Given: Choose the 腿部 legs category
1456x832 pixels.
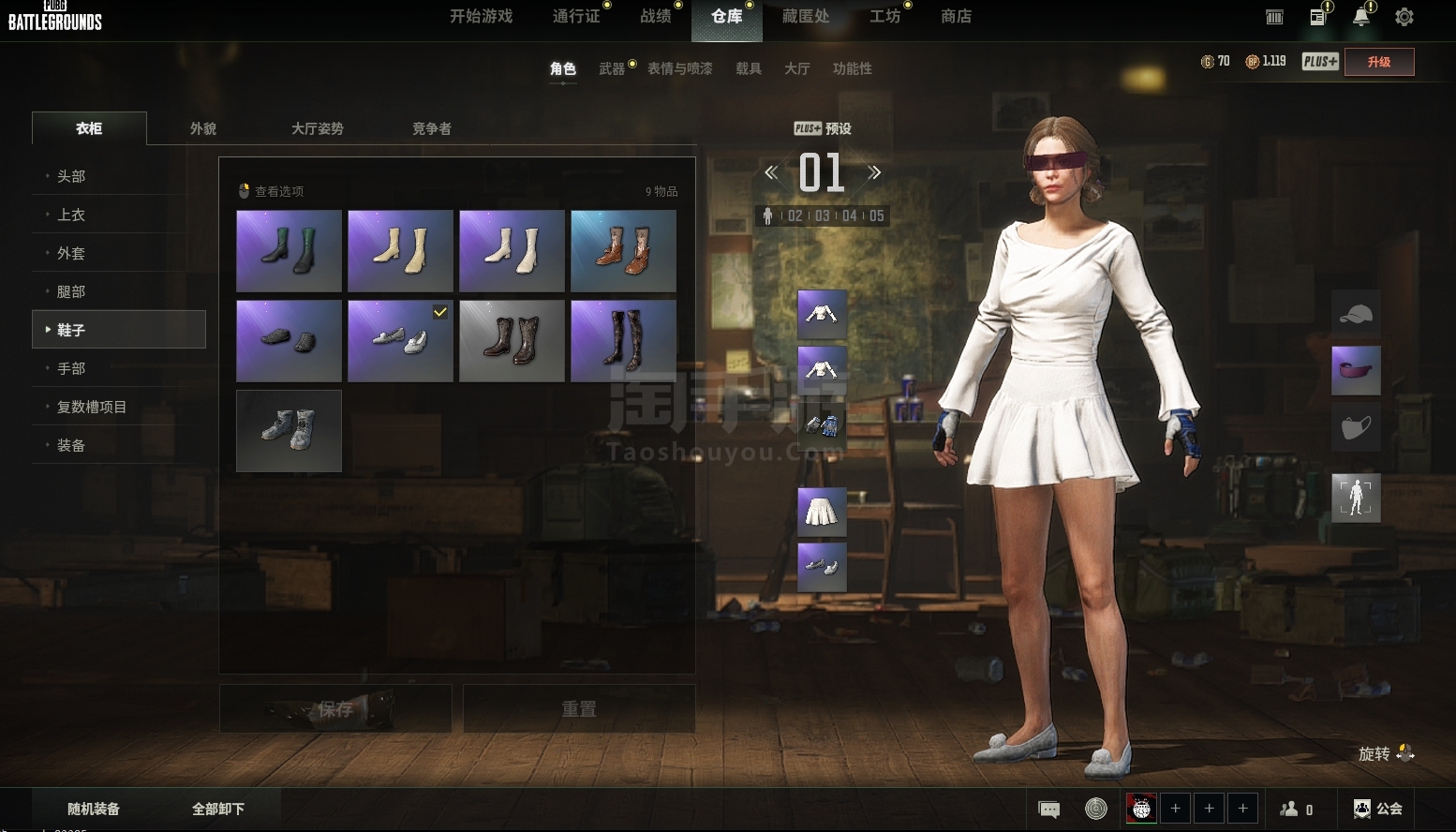Looking at the screenshot, I should tap(71, 291).
